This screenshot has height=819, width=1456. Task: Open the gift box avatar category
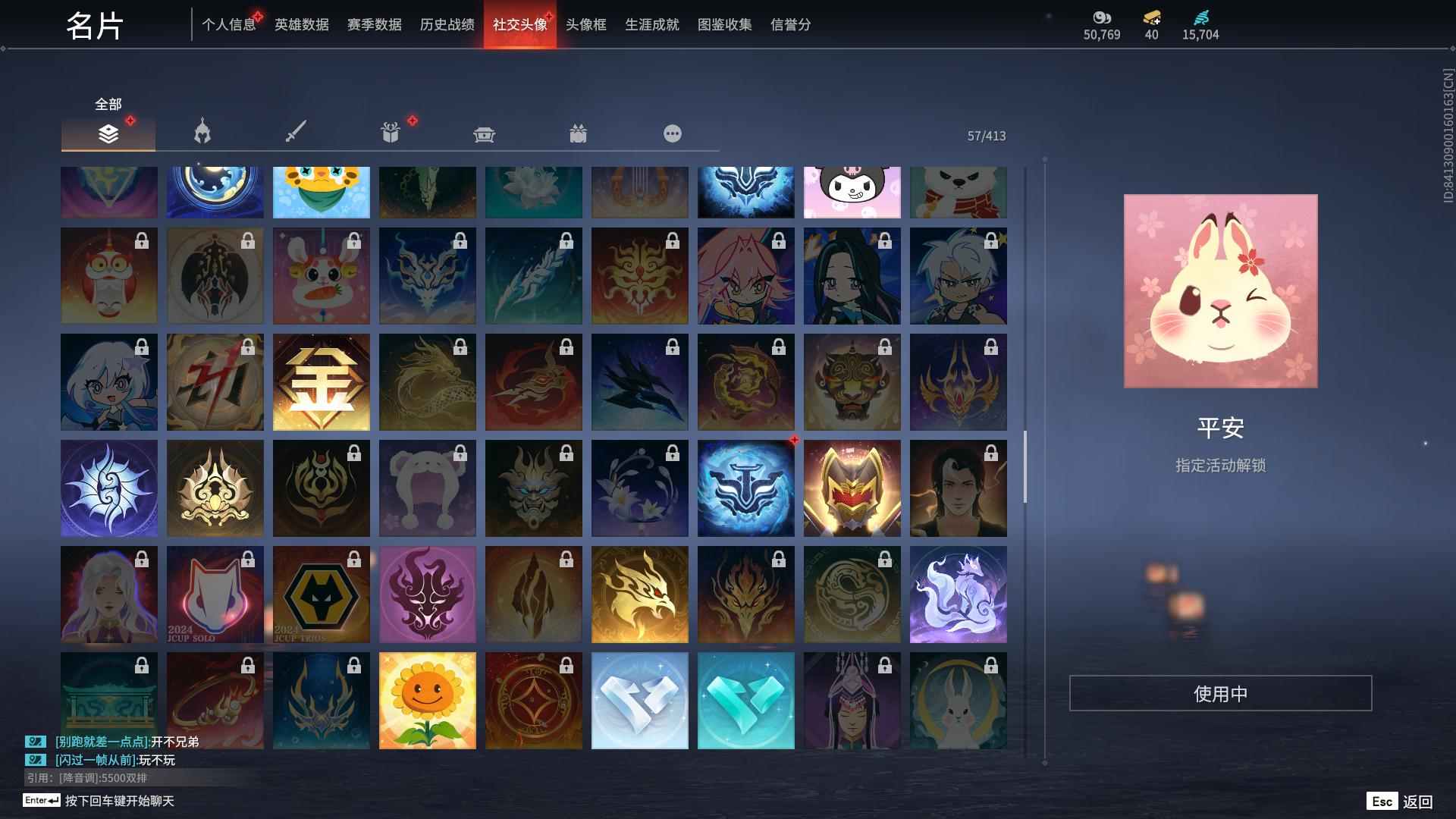coord(390,133)
